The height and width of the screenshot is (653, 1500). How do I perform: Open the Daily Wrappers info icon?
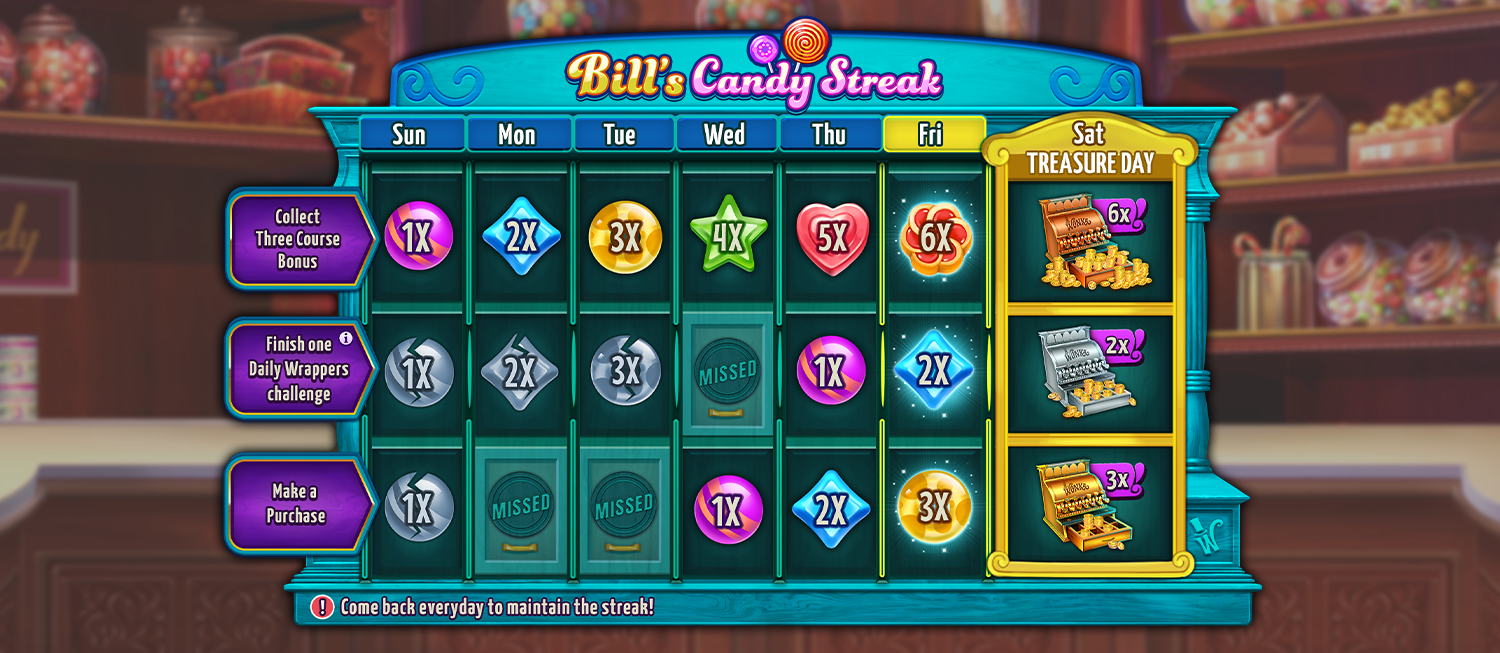coord(346,339)
